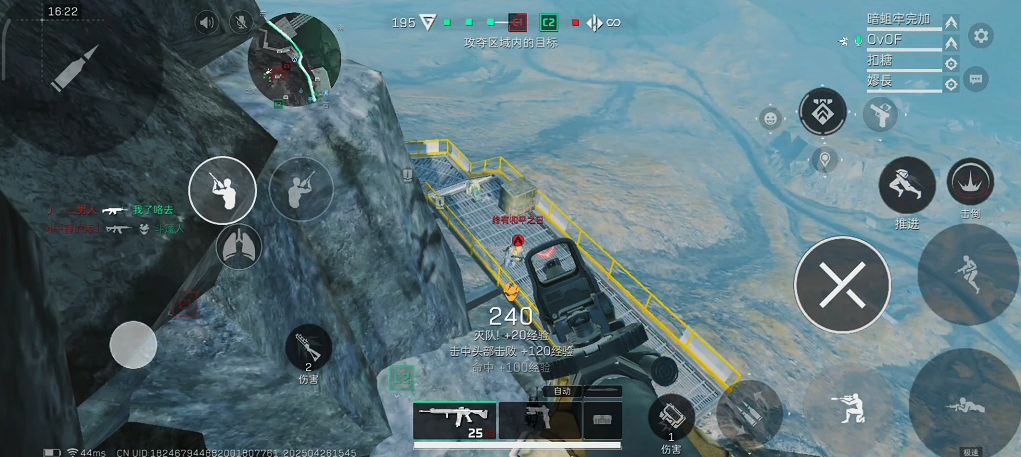Open the settings gear icon
This screenshot has height=457, width=1021.
[981, 36]
